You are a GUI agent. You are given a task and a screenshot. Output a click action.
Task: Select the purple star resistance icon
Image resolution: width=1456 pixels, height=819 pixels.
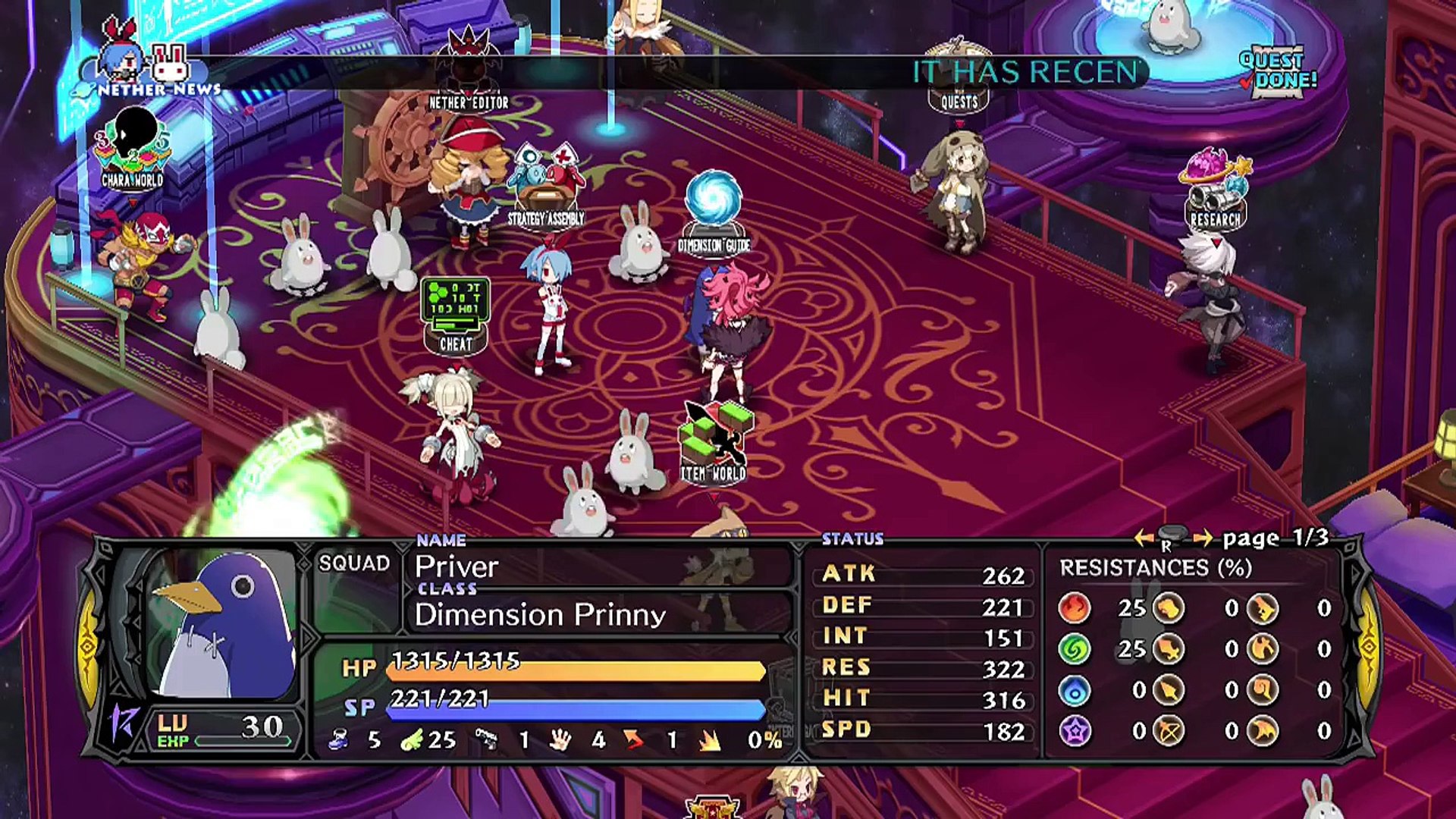pos(1075,731)
